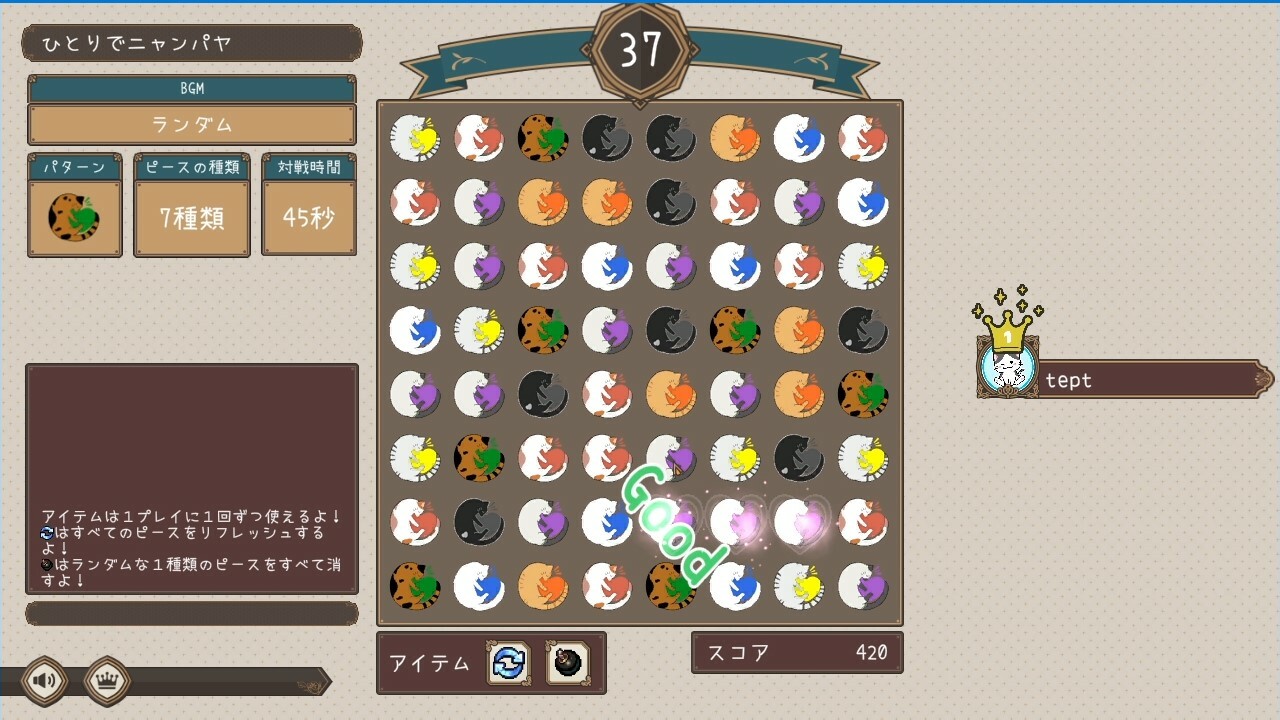The image size is (1280, 720).
Task: Mute game audio with the speaker icon
Action: (x=42, y=680)
